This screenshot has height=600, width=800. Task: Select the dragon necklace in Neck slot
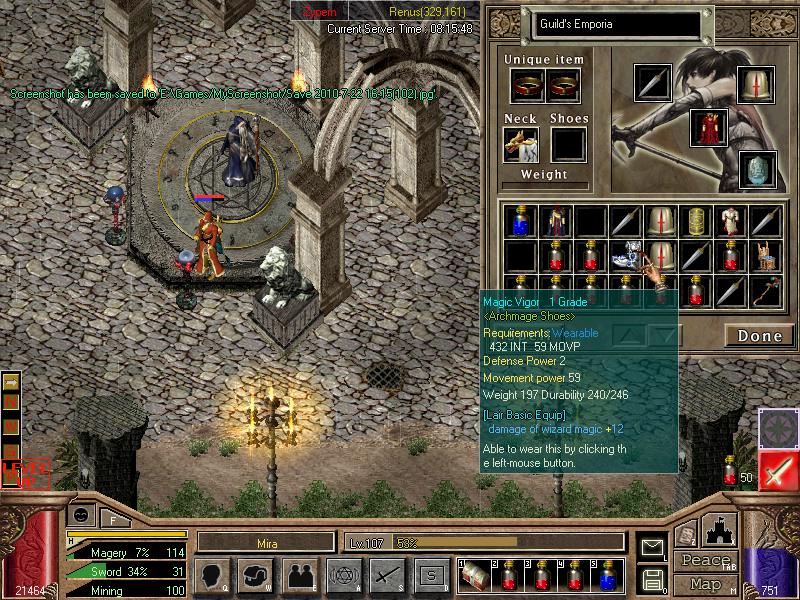click(520, 143)
